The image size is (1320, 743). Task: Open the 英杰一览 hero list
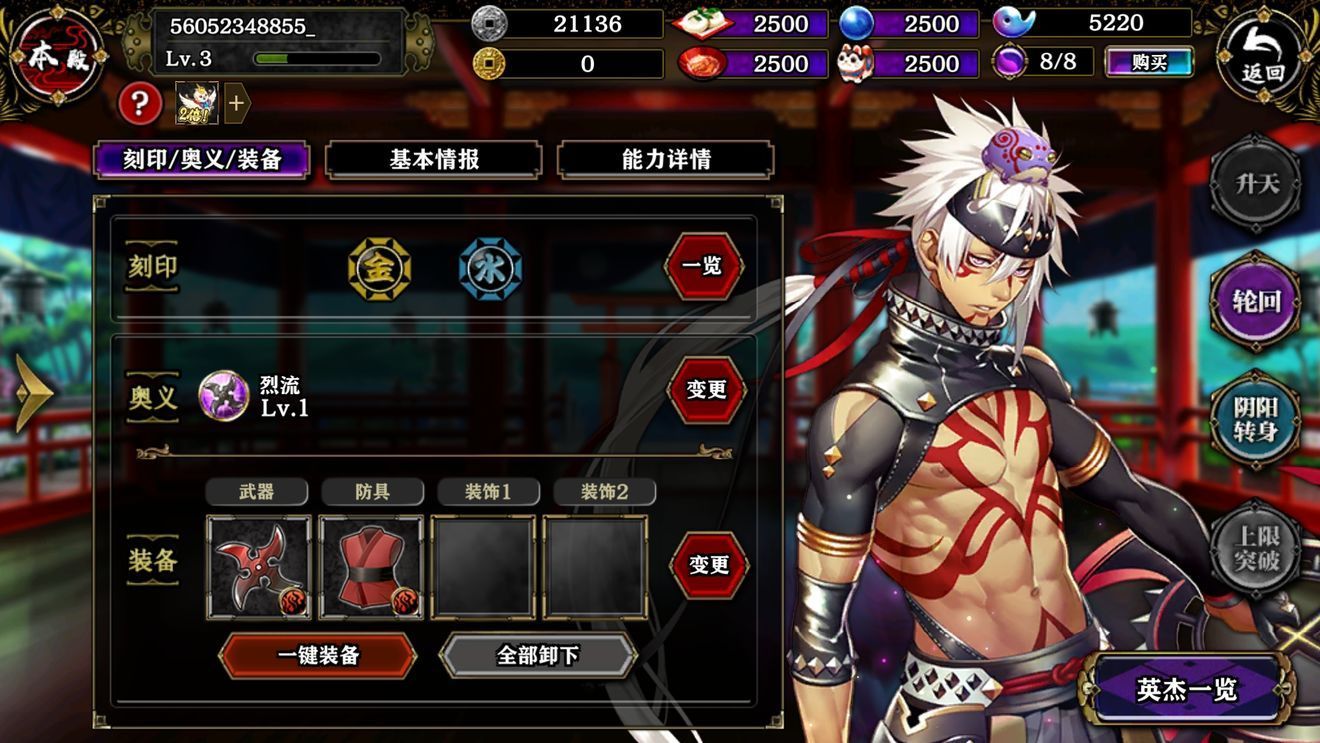point(1187,689)
